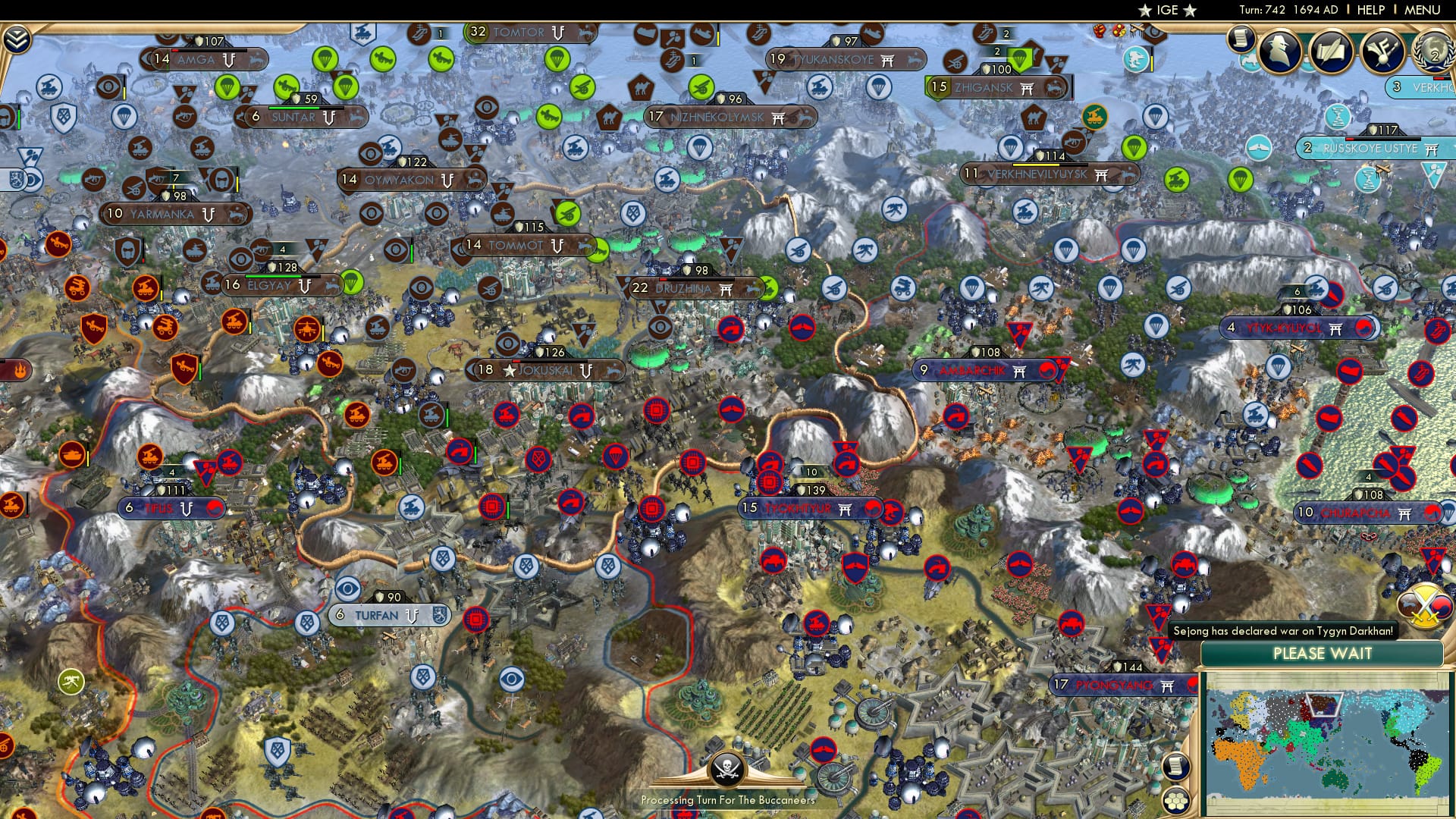
Task: Click the PLEASE WAIT button
Action: coord(1323,653)
